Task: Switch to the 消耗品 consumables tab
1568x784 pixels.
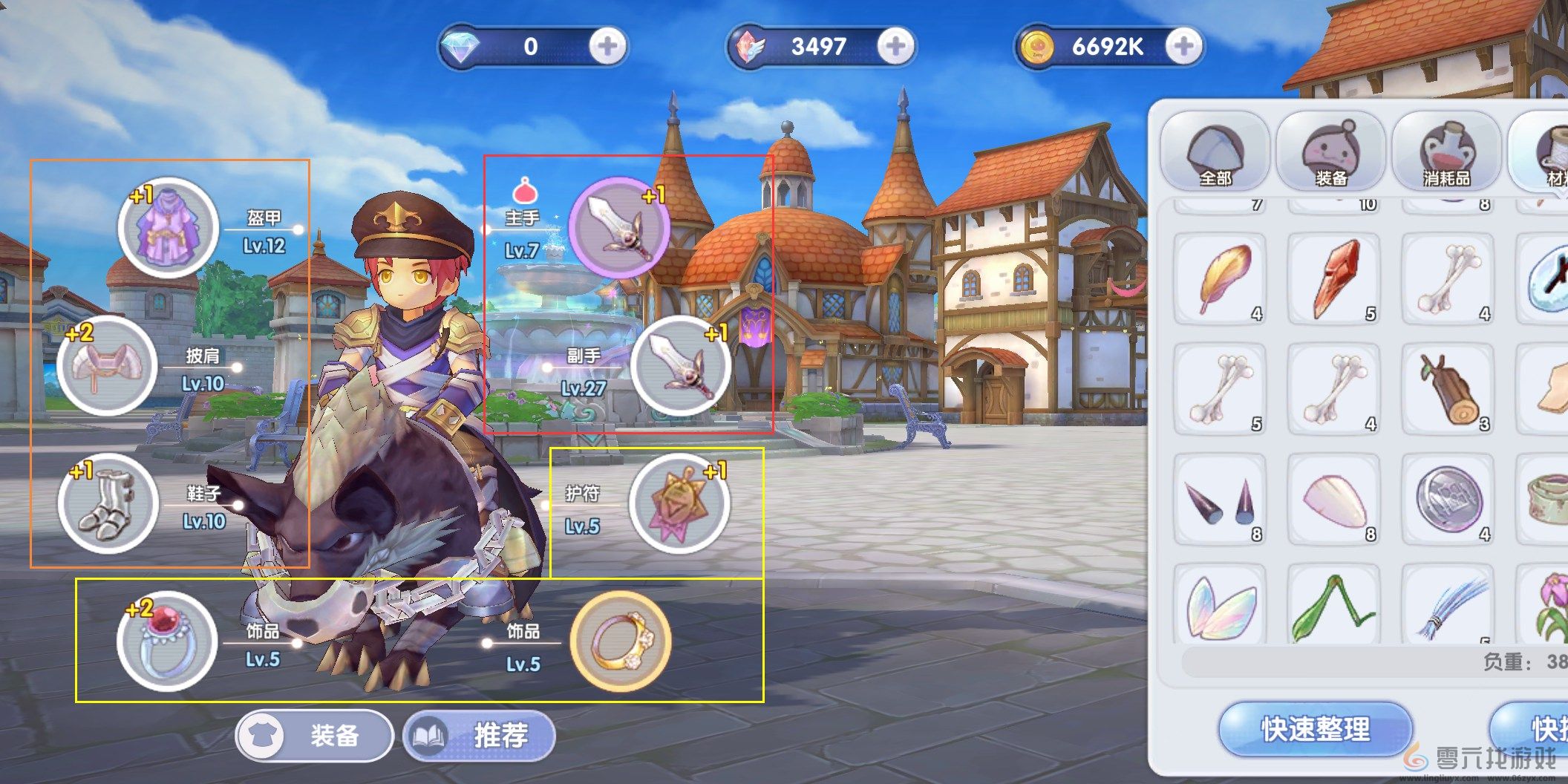Action: point(1446,152)
